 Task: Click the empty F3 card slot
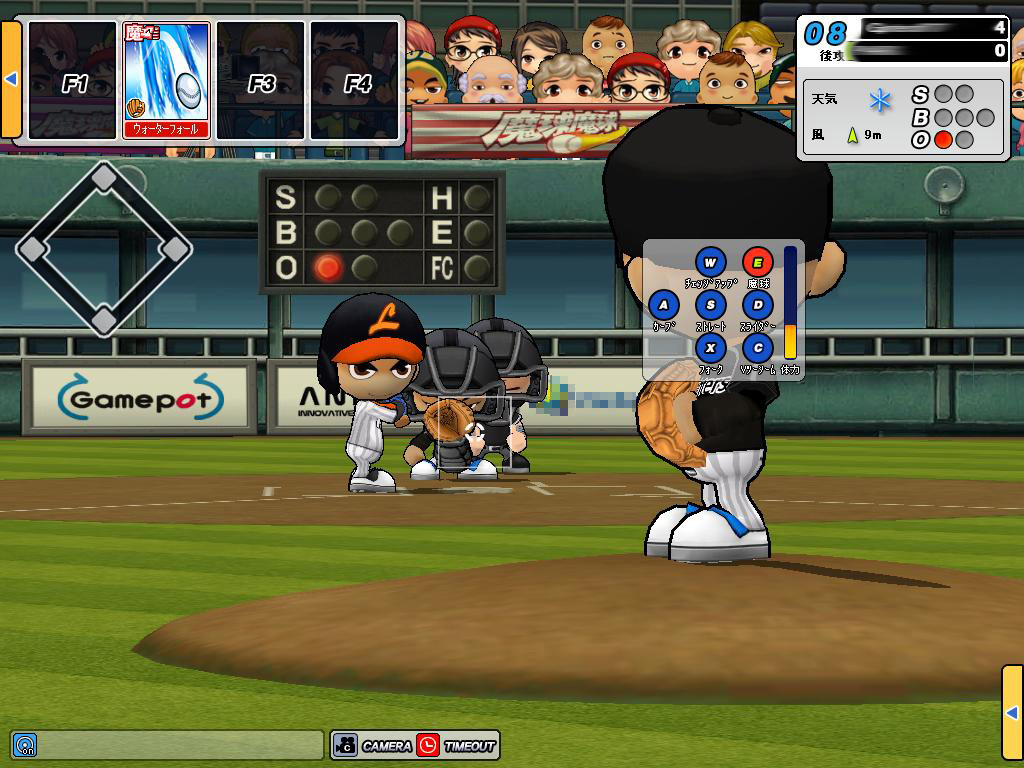(260, 80)
